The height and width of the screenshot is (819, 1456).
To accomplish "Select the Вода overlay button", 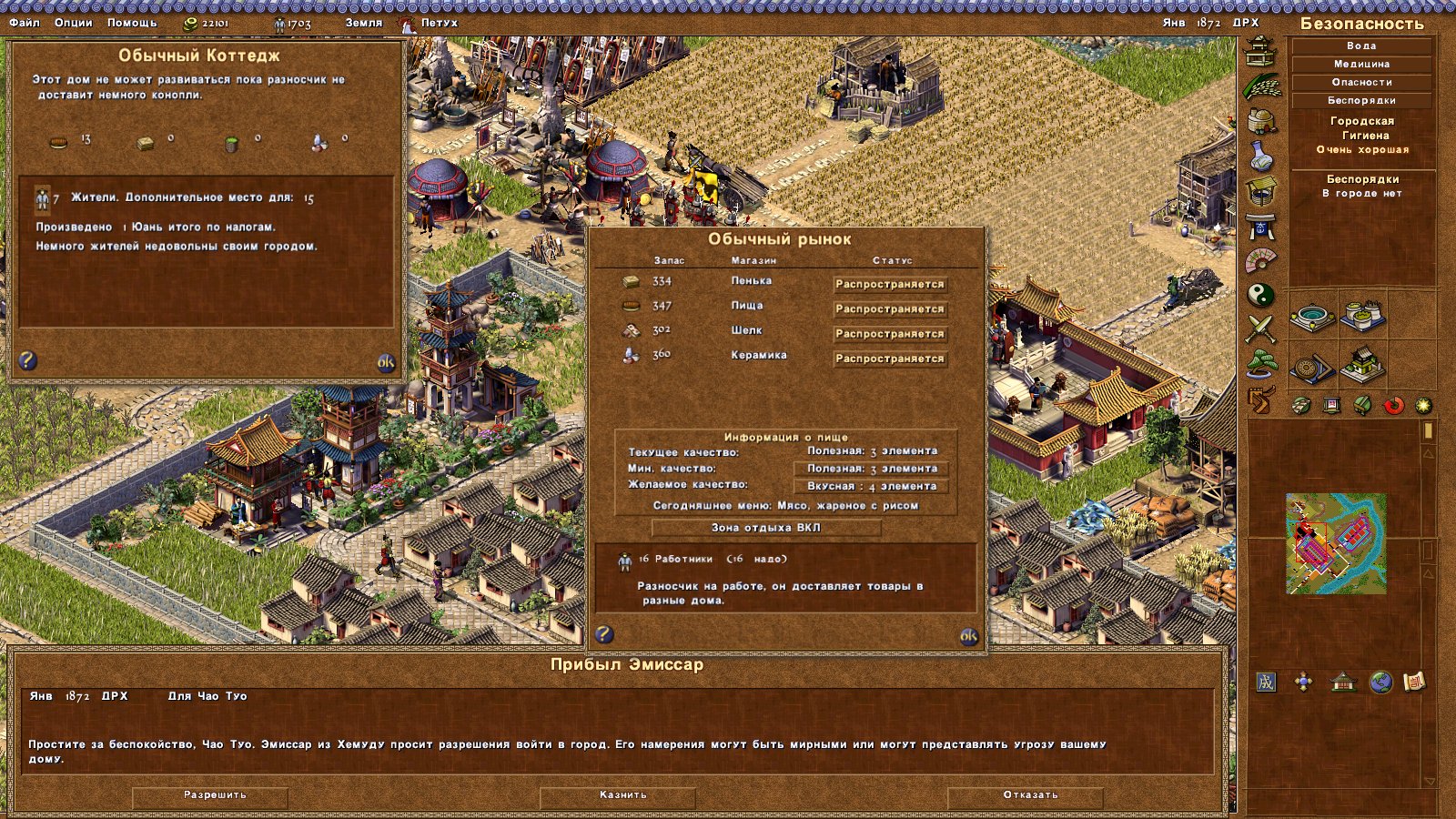I will (1361, 46).
